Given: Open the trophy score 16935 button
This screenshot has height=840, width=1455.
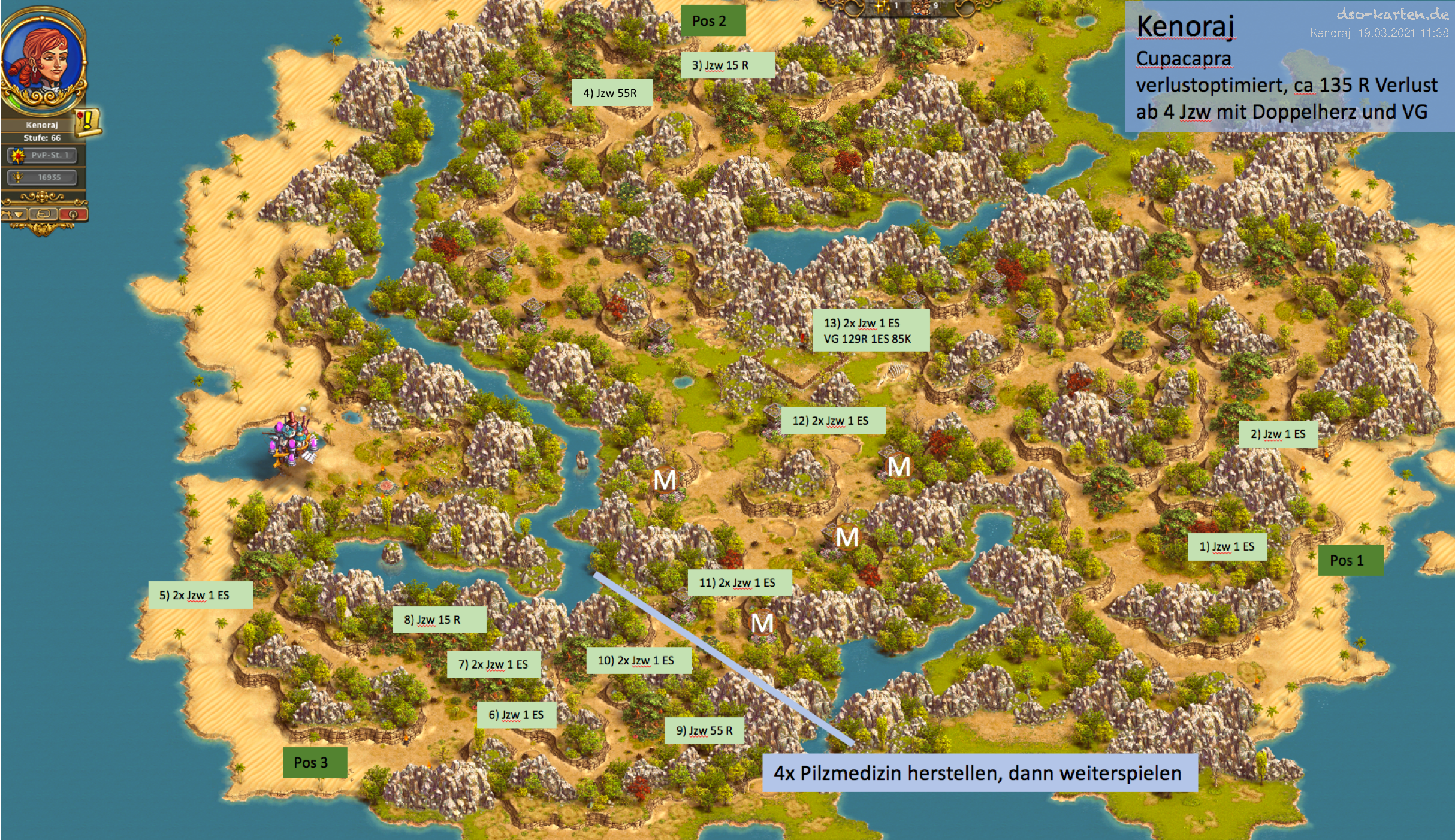Looking at the screenshot, I should coord(42,177).
